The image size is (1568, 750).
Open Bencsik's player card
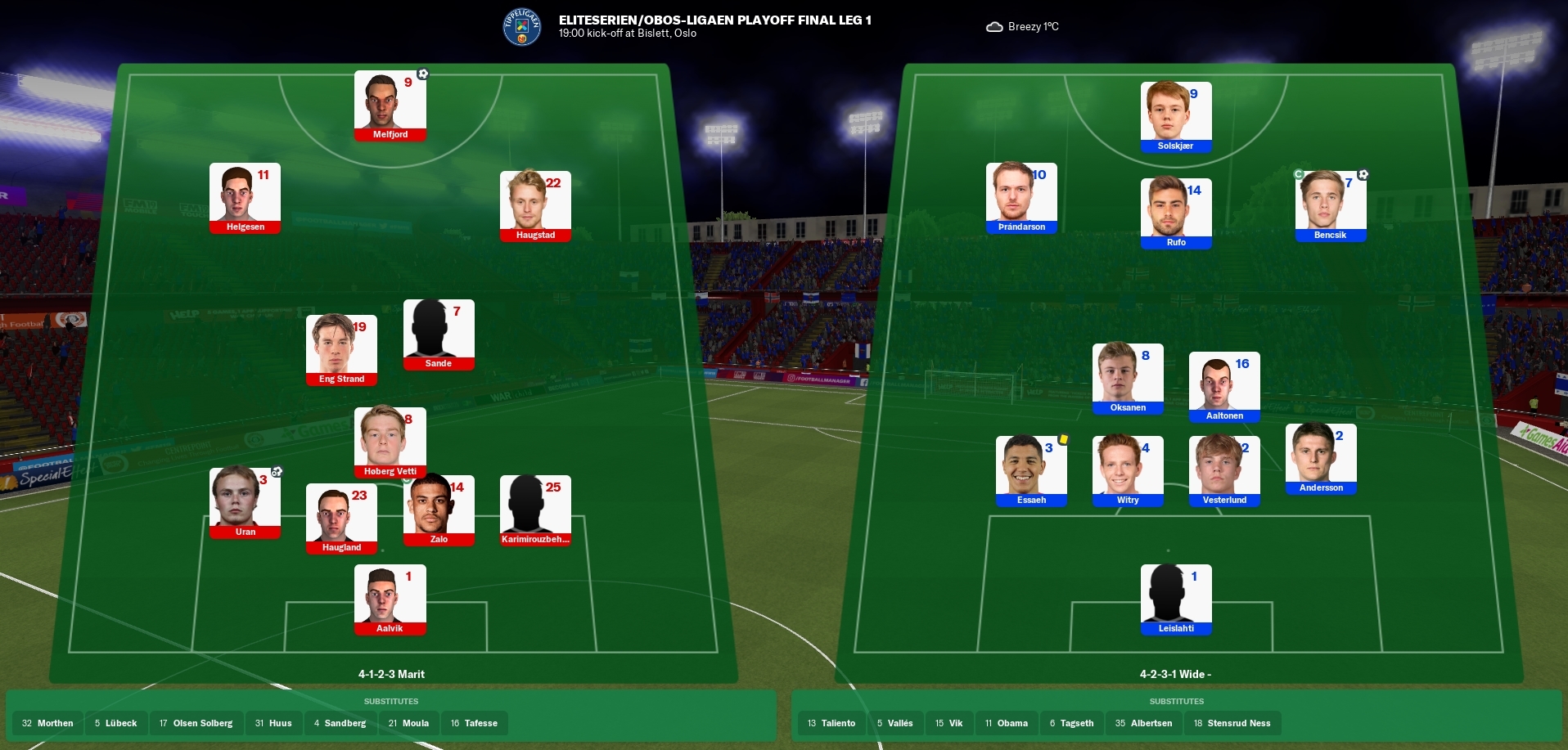[1330, 206]
